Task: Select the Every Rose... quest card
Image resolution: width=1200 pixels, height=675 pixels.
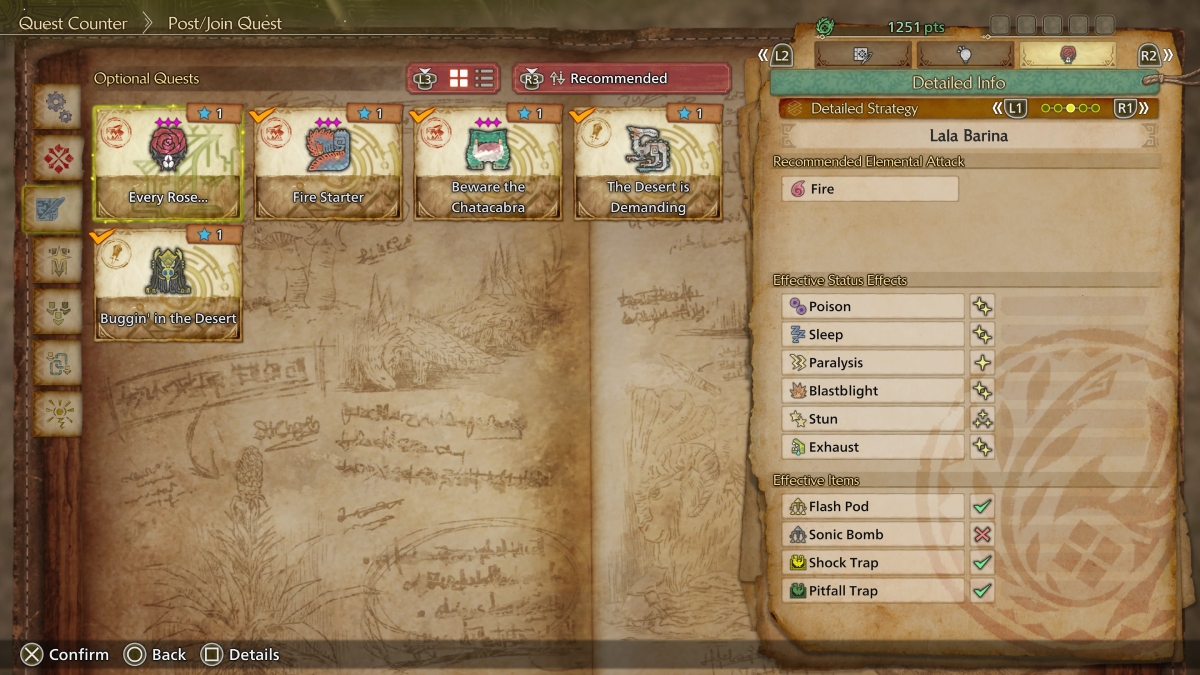Action: point(168,162)
